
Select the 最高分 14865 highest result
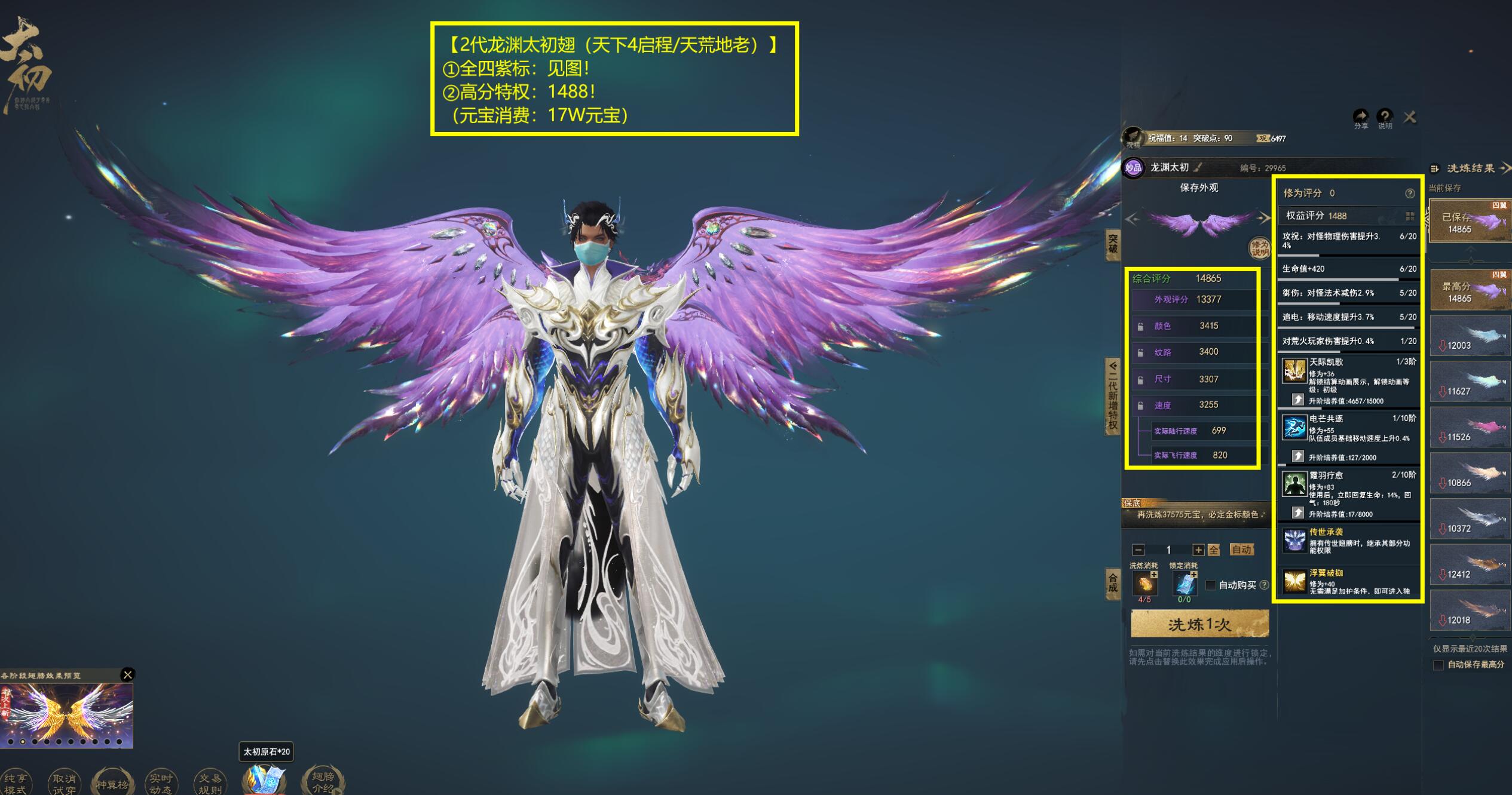(1470, 291)
